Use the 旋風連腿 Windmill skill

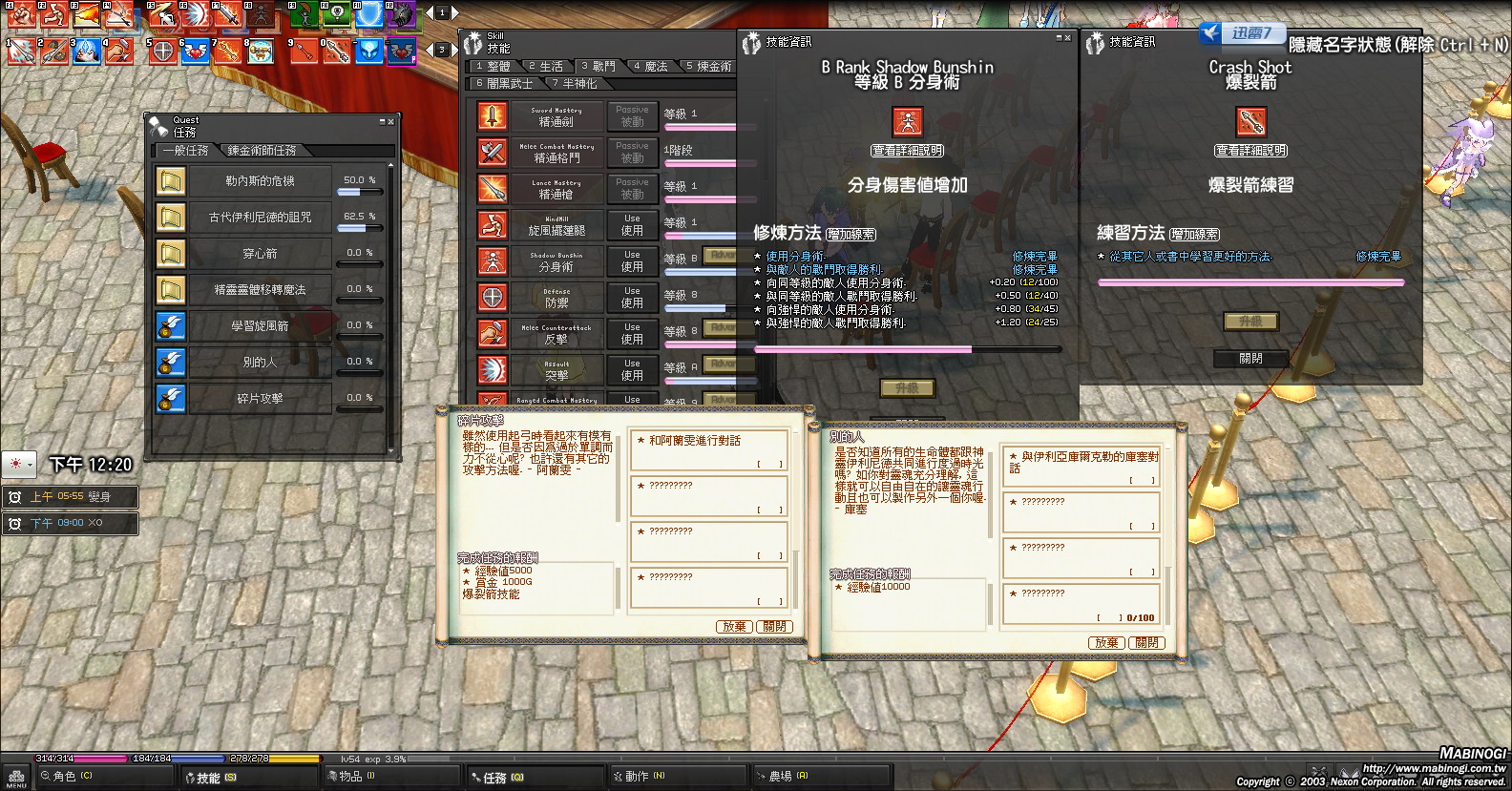[x=632, y=224]
